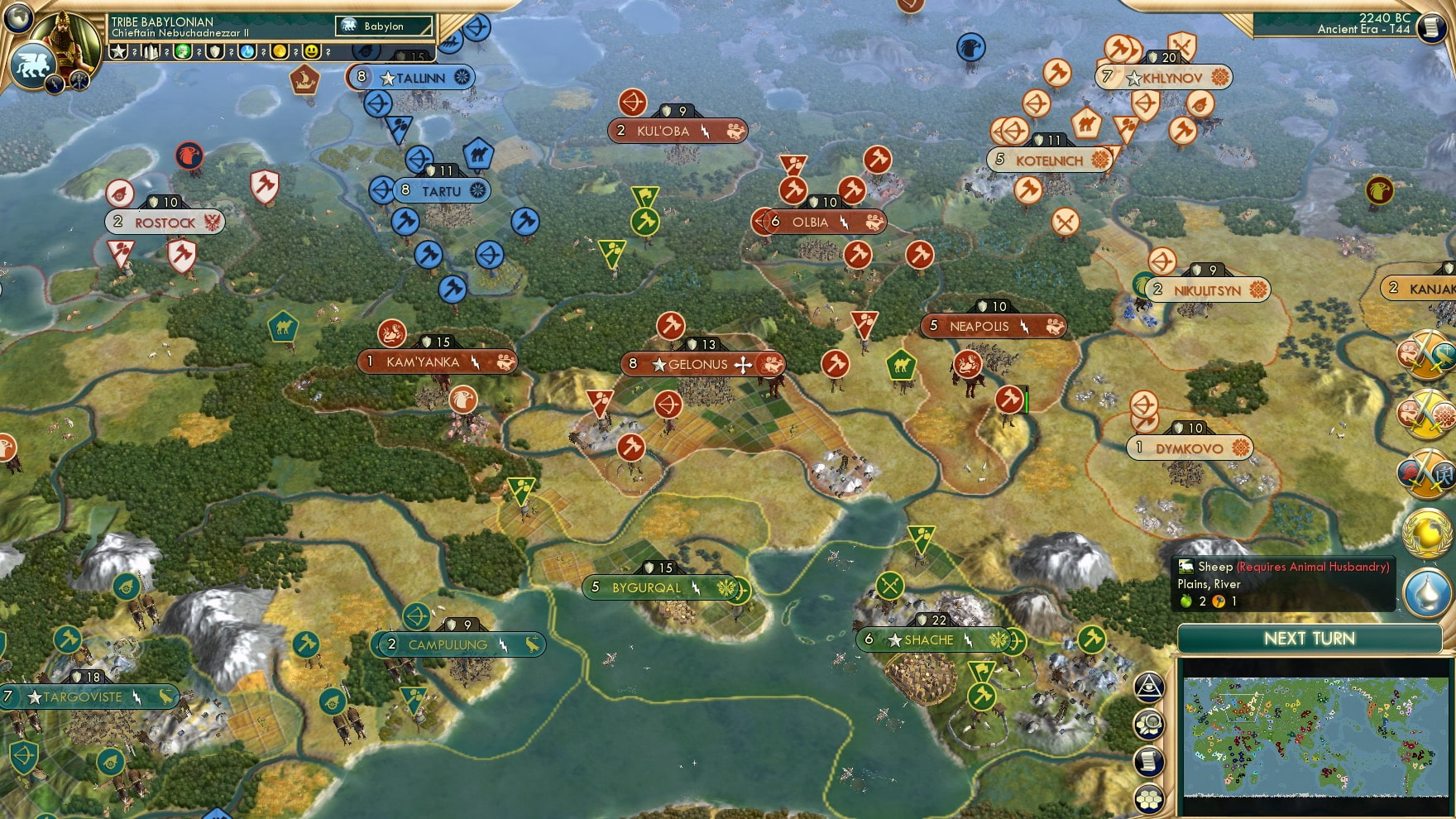Toggle the strategic view eye icon near minimap
Screen dimensions: 1456x819
[x=1149, y=687]
